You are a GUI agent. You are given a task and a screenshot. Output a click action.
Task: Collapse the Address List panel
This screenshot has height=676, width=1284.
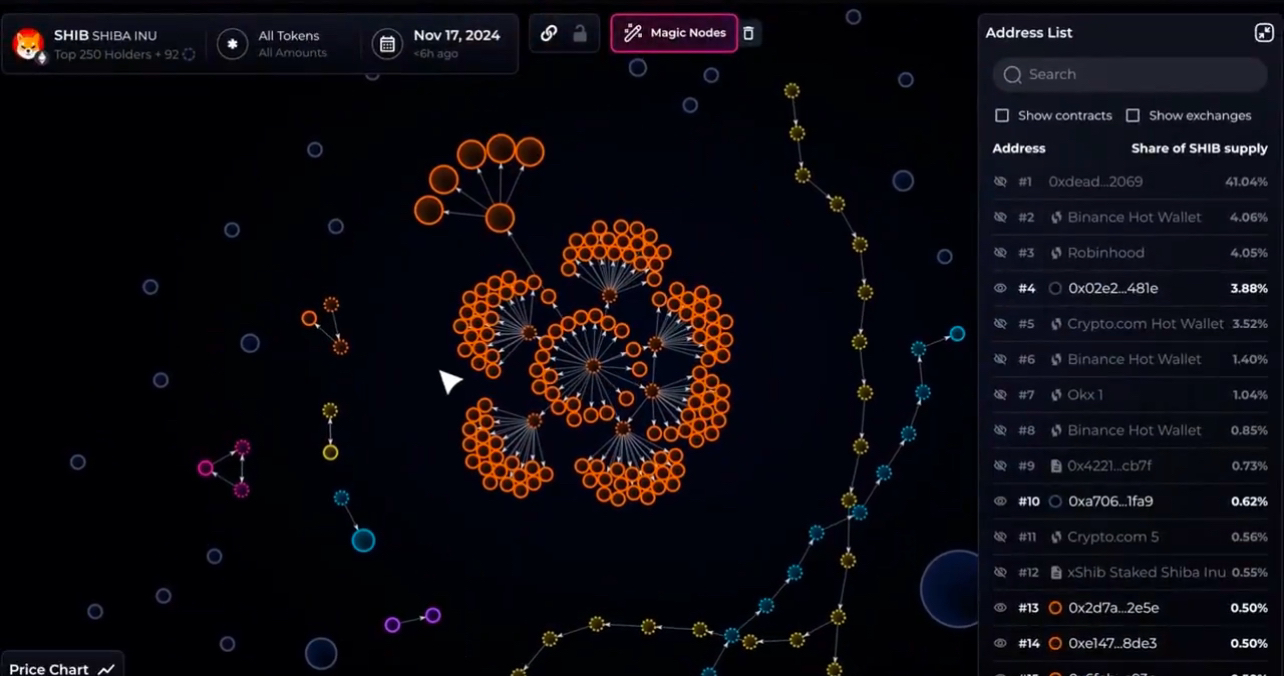1264,33
